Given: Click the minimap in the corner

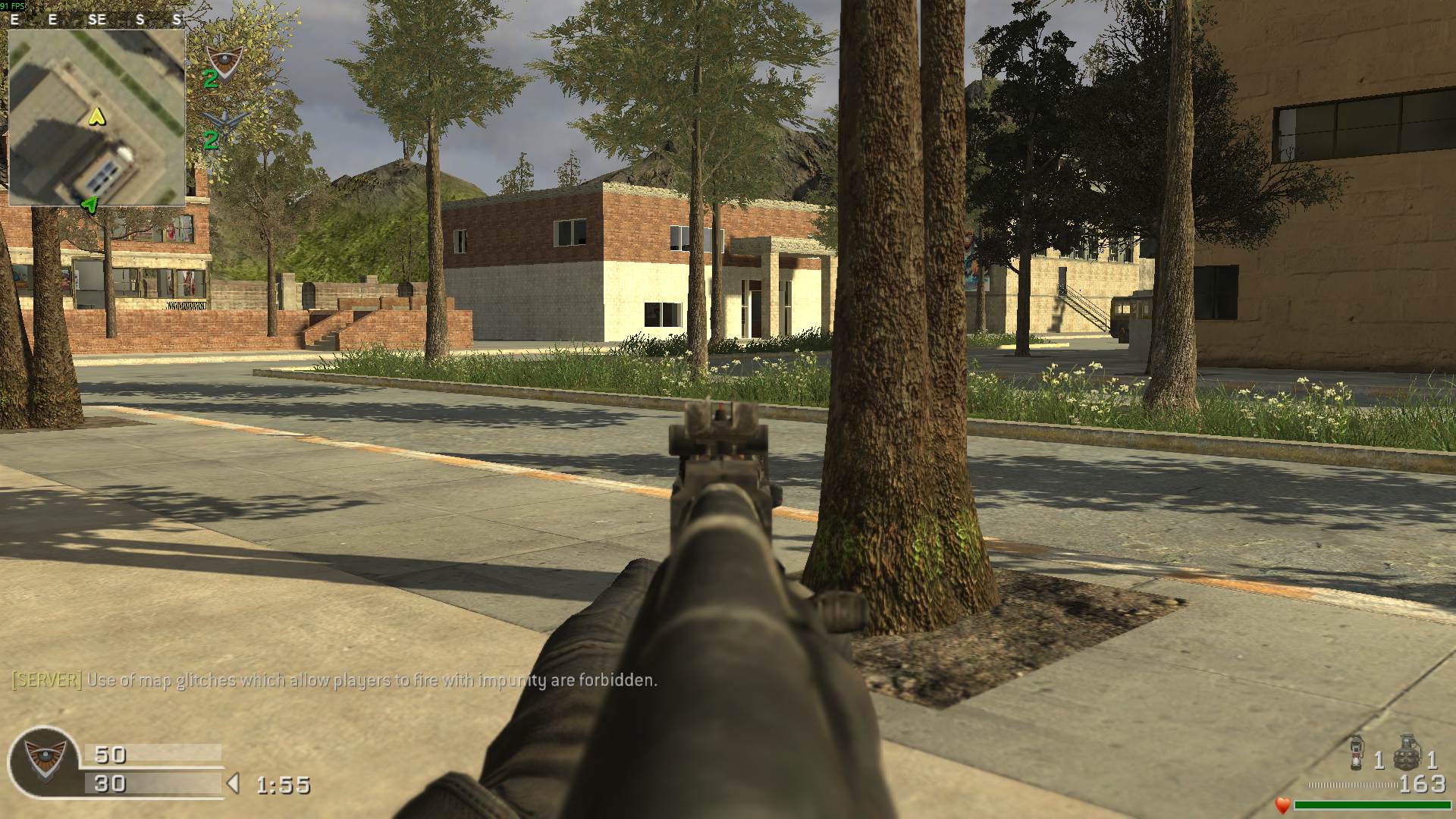Looking at the screenshot, I should pyautogui.click(x=96, y=118).
